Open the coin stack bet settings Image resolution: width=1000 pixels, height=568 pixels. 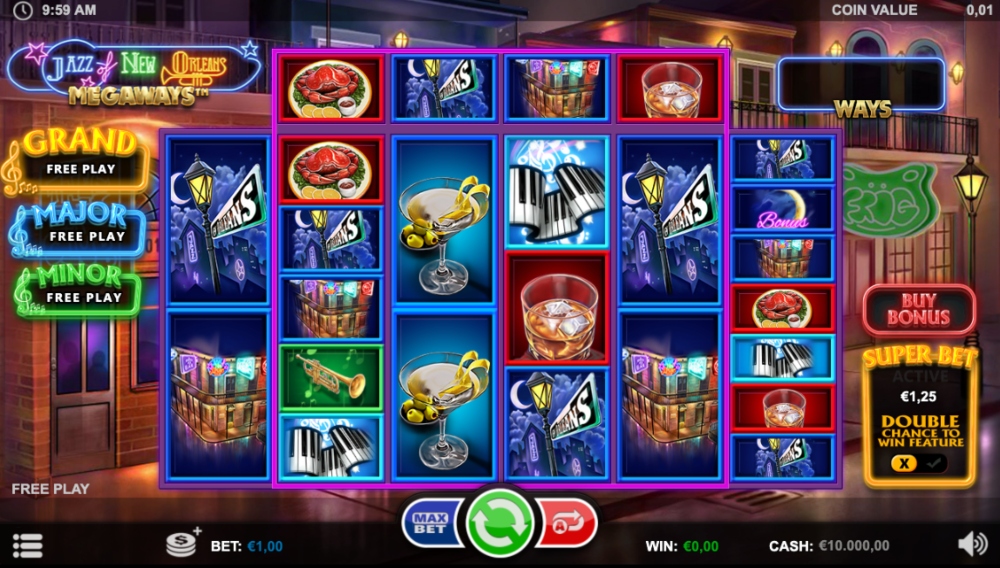183,543
